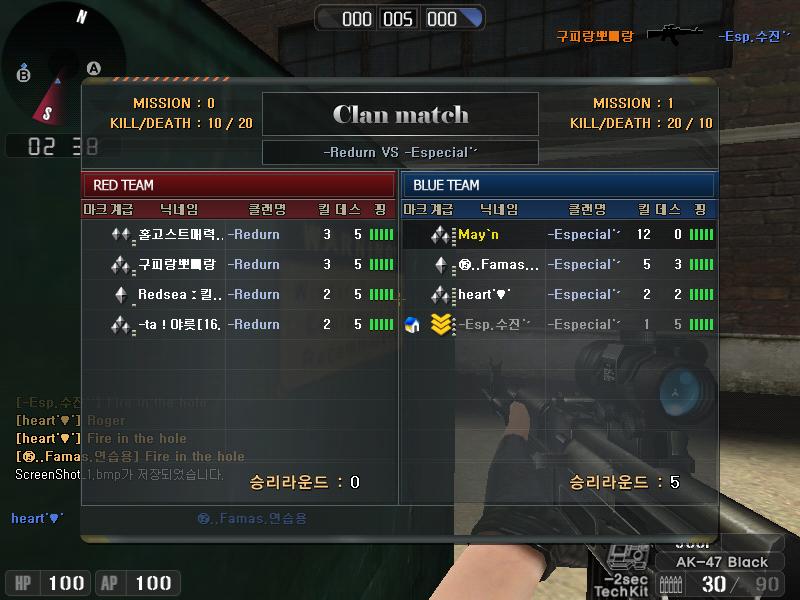Pick the 구피랑뽀■랑 row on the red team
The image size is (800, 600).
click(238, 265)
